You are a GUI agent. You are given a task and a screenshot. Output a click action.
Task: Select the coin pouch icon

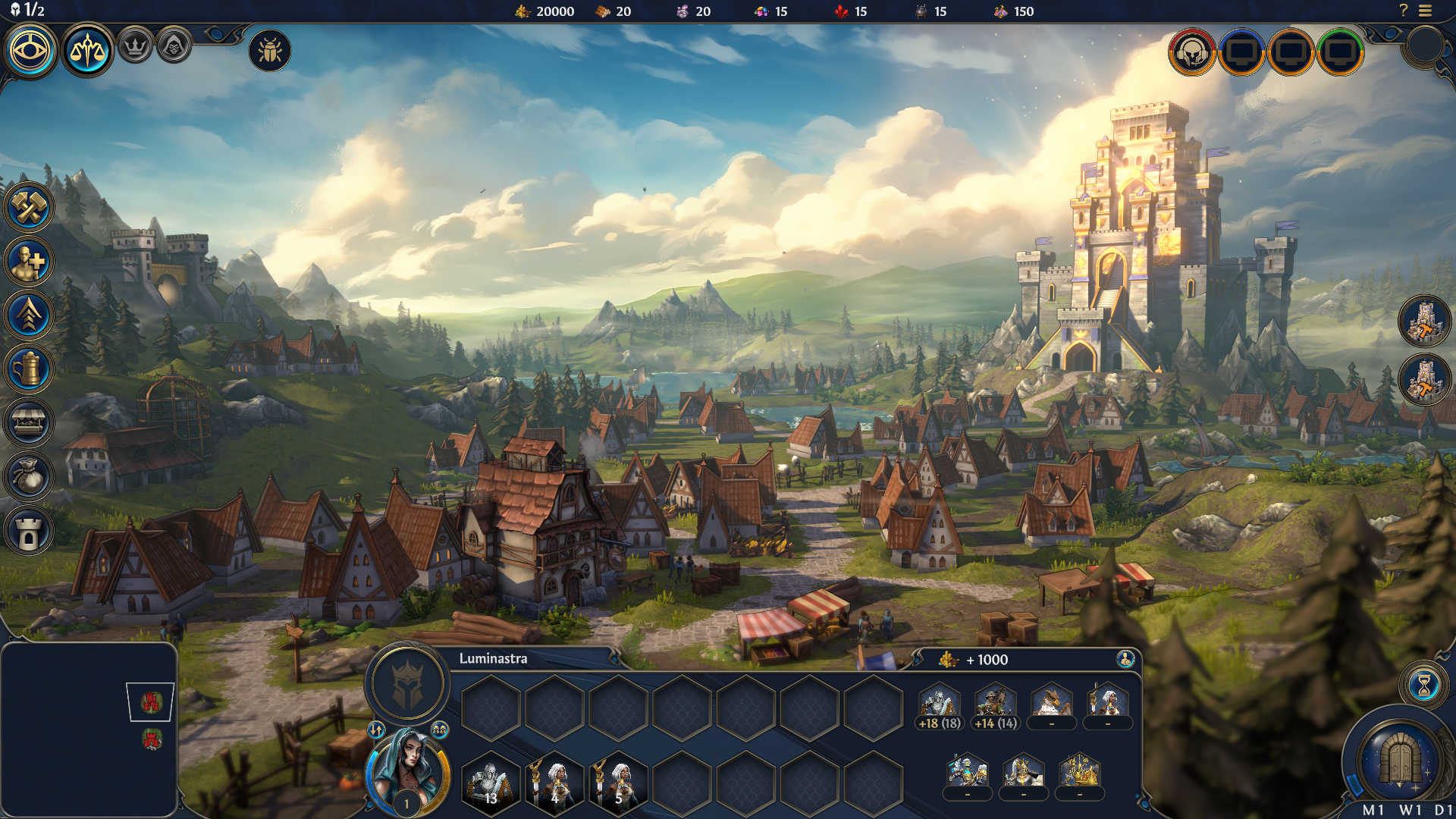click(29, 476)
